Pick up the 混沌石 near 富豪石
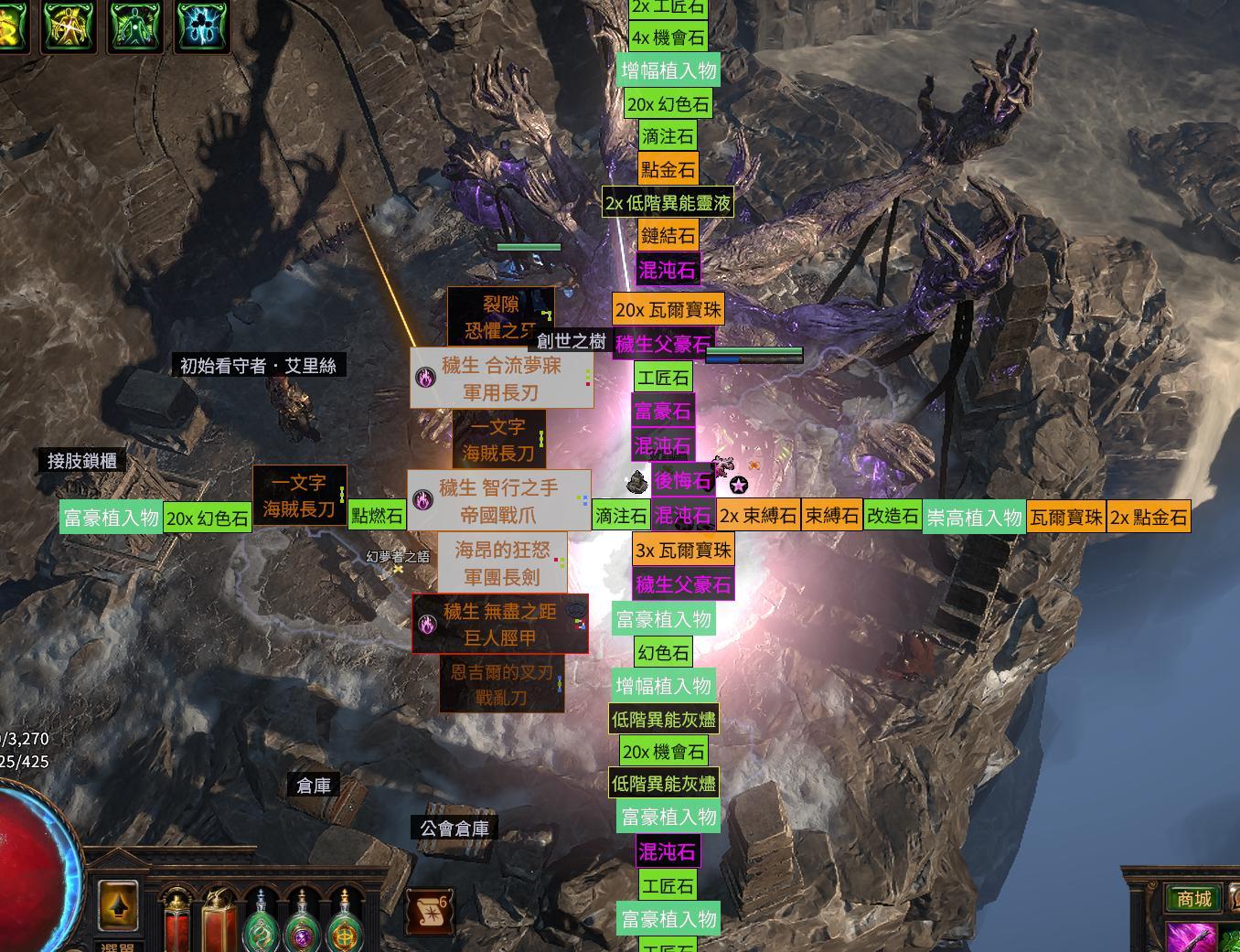Viewport: 1240px width, 952px height. click(664, 447)
